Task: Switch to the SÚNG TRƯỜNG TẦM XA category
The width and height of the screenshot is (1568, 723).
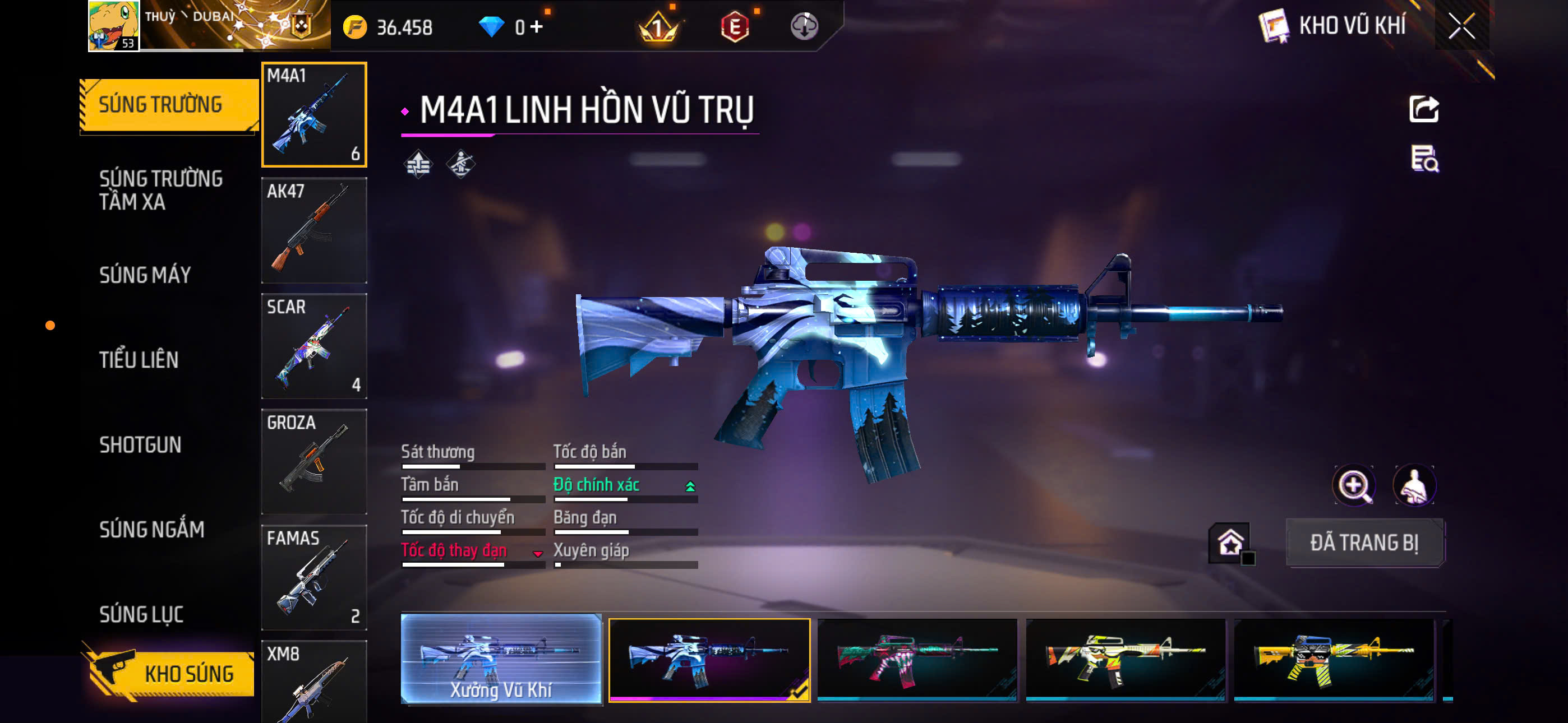Action: point(162,191)
